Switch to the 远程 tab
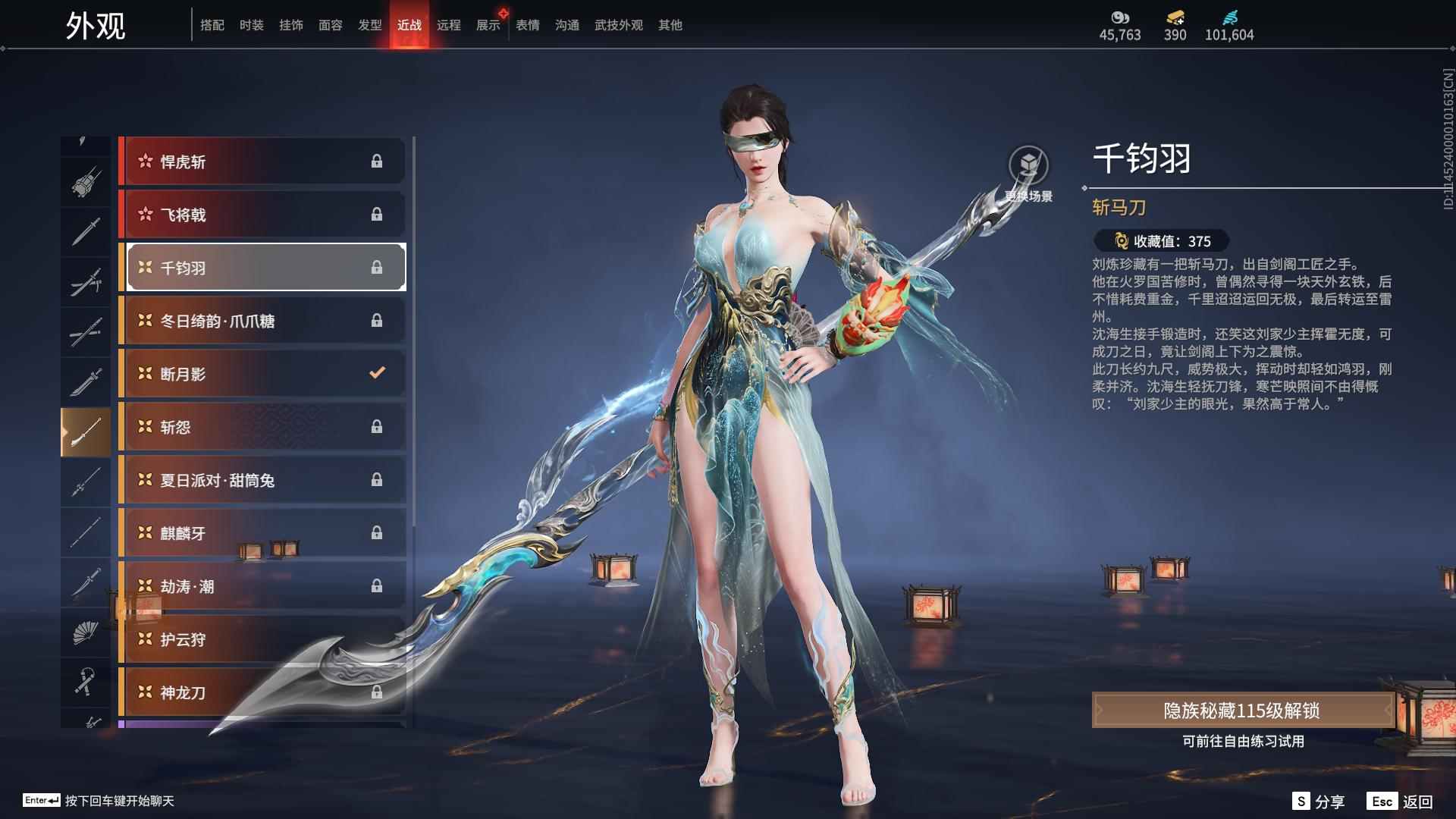This screenshot has width=1456, height=819. [x=450, y=24]
